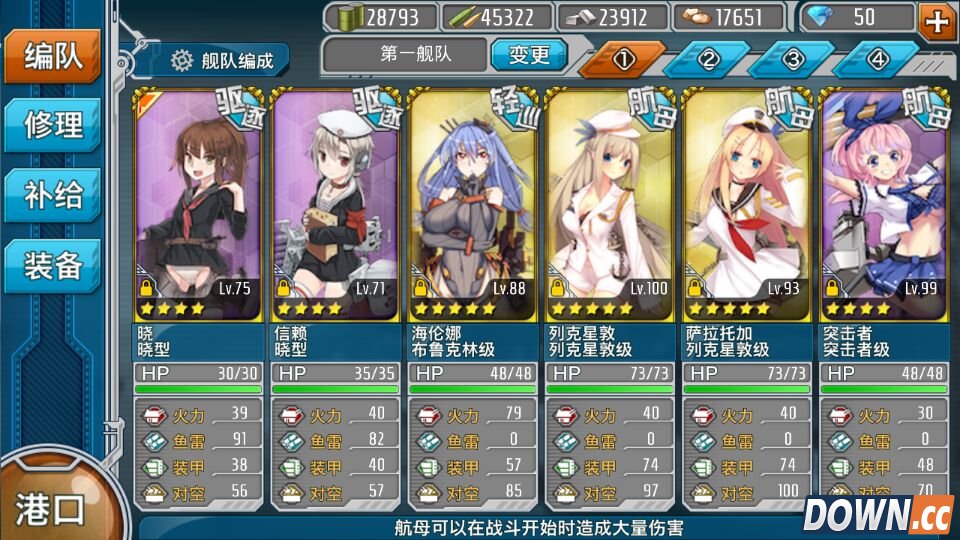The width and height of the screenshot is (960, 540).
Task: Return to the 港口 port screen
Action: click(52, 508)
